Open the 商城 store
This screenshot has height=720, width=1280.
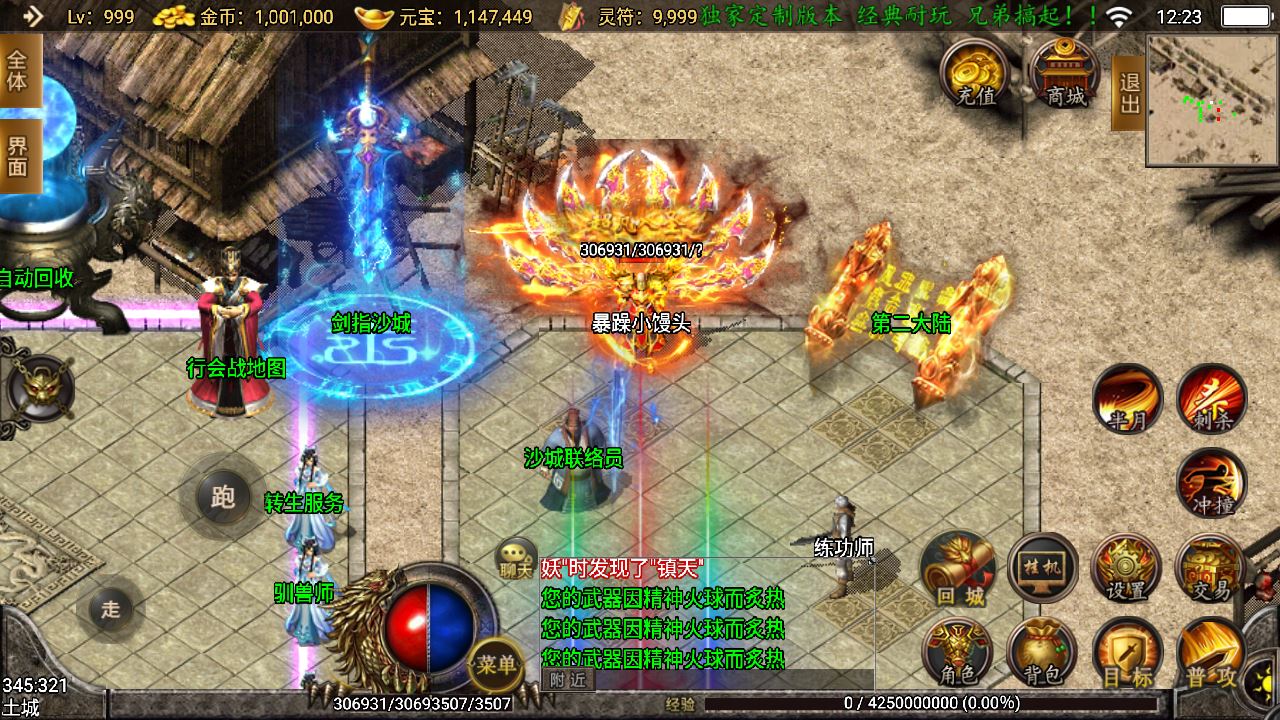(1065, 72)
